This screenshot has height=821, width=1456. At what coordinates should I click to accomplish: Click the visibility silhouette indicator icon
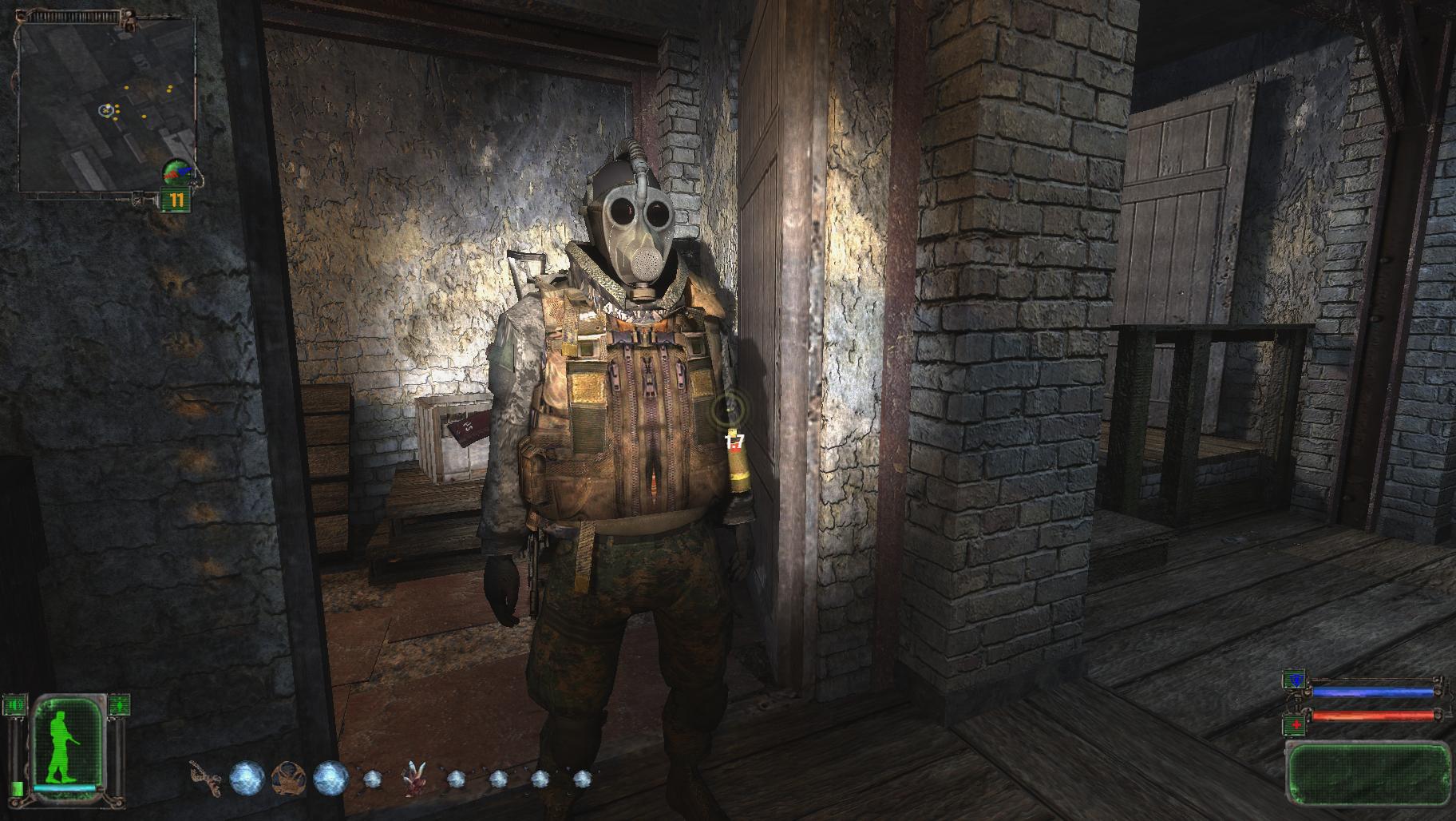(118, 705)
